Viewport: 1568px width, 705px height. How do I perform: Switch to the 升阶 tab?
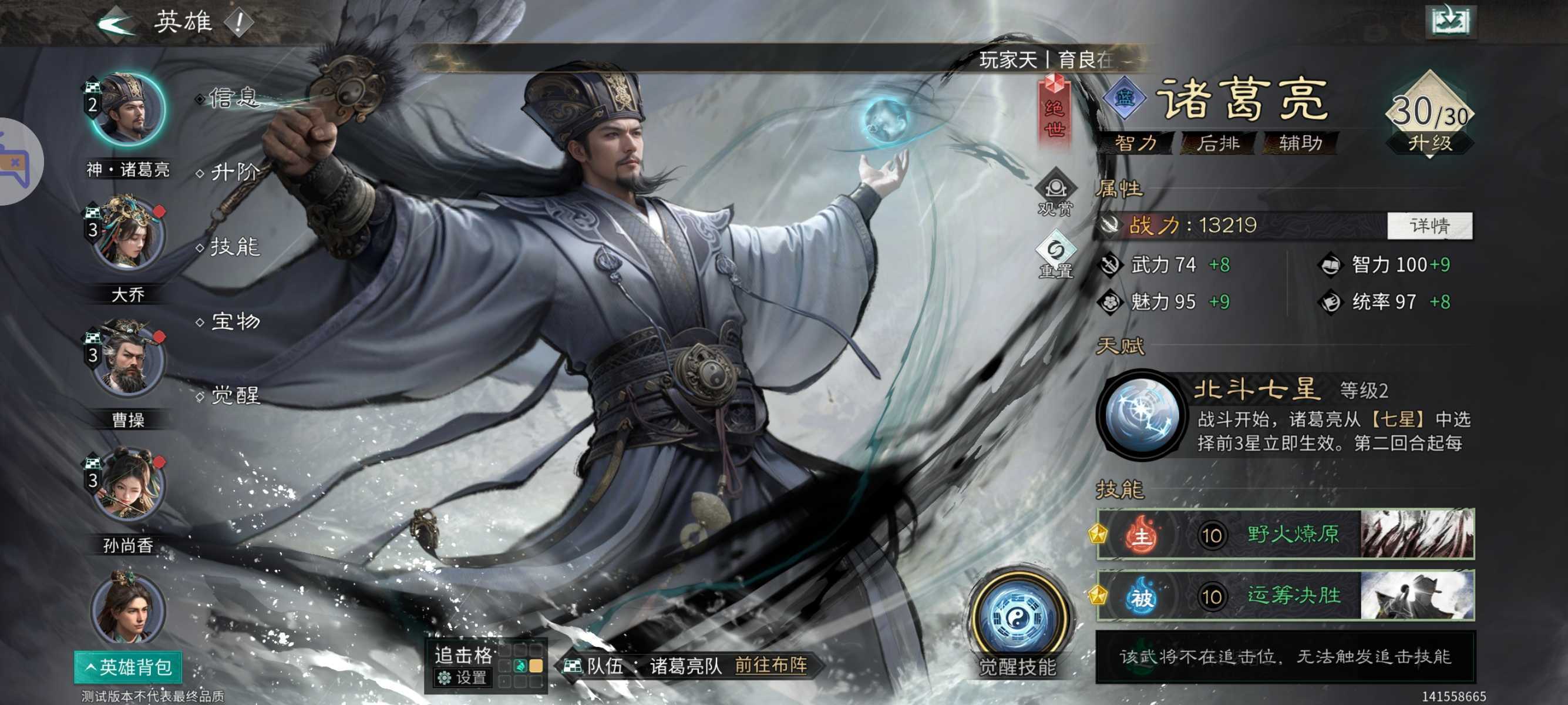click(233, 174)
